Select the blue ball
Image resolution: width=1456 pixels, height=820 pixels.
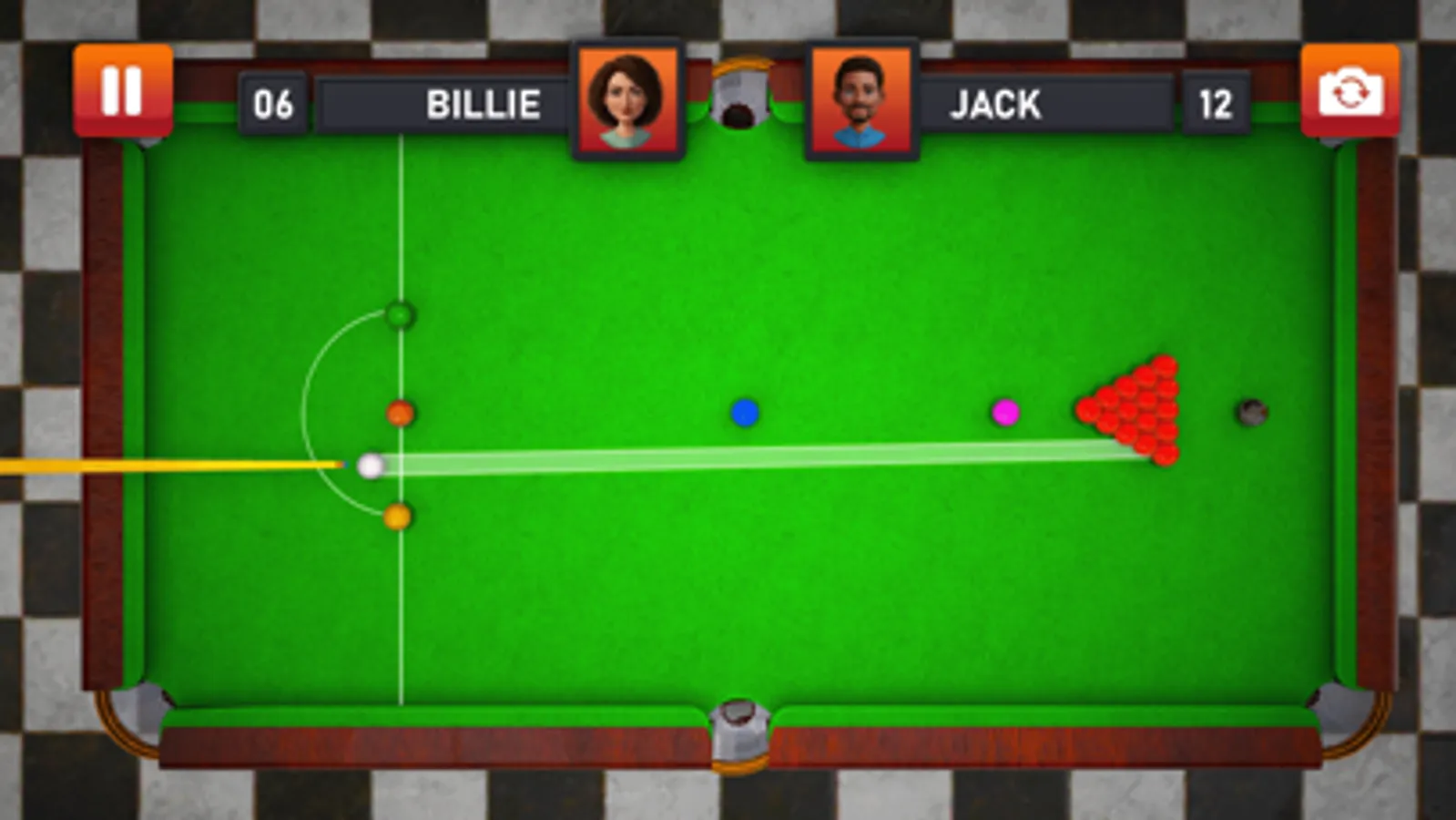[743, 412]
